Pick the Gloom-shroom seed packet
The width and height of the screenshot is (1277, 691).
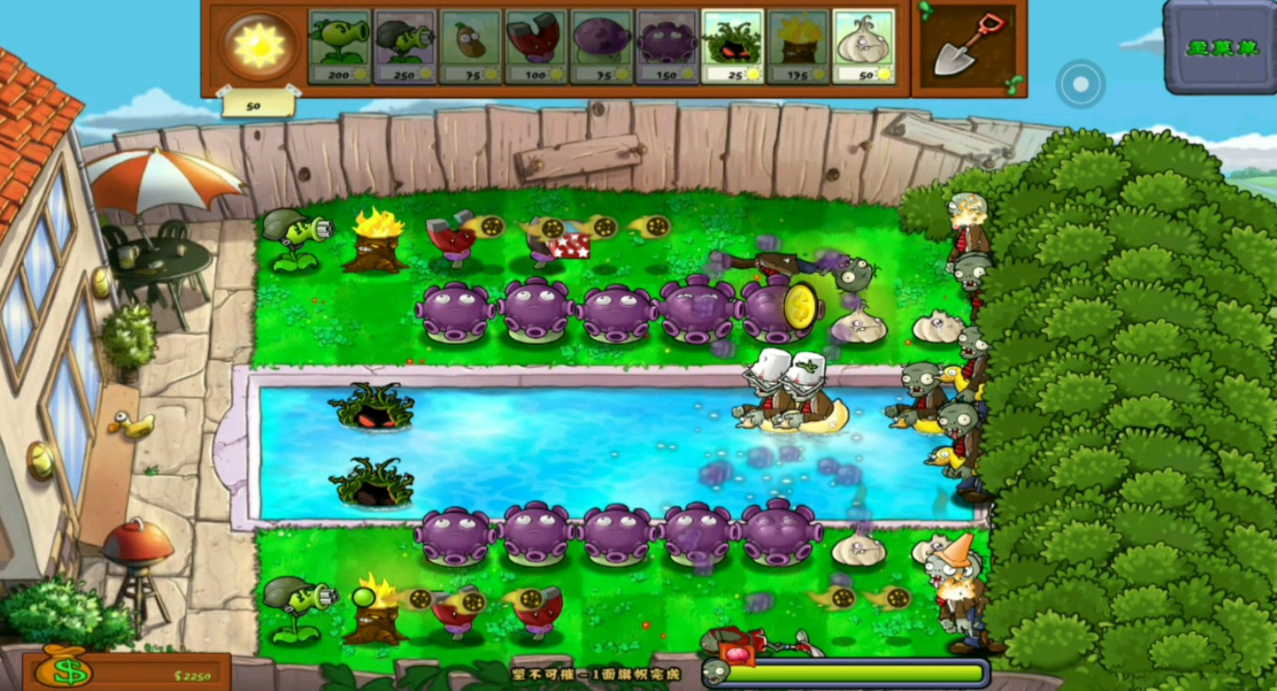(x=666, y=46)
